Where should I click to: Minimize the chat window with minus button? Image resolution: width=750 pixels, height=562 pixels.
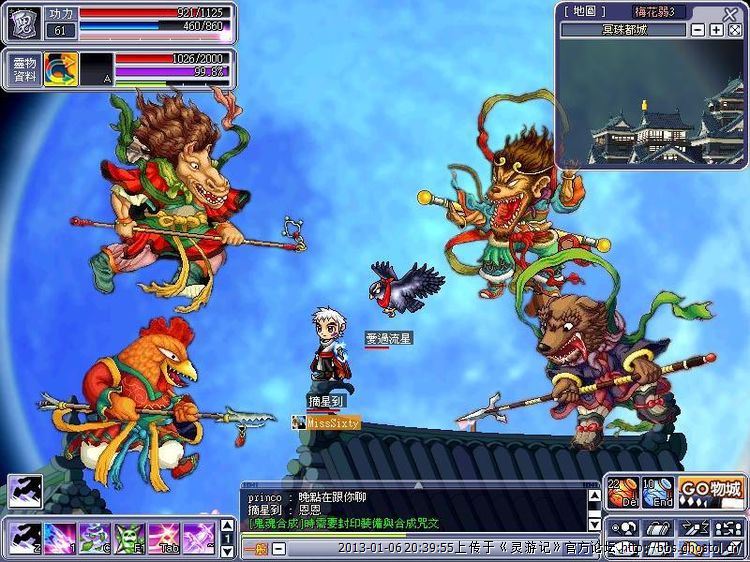279,548
